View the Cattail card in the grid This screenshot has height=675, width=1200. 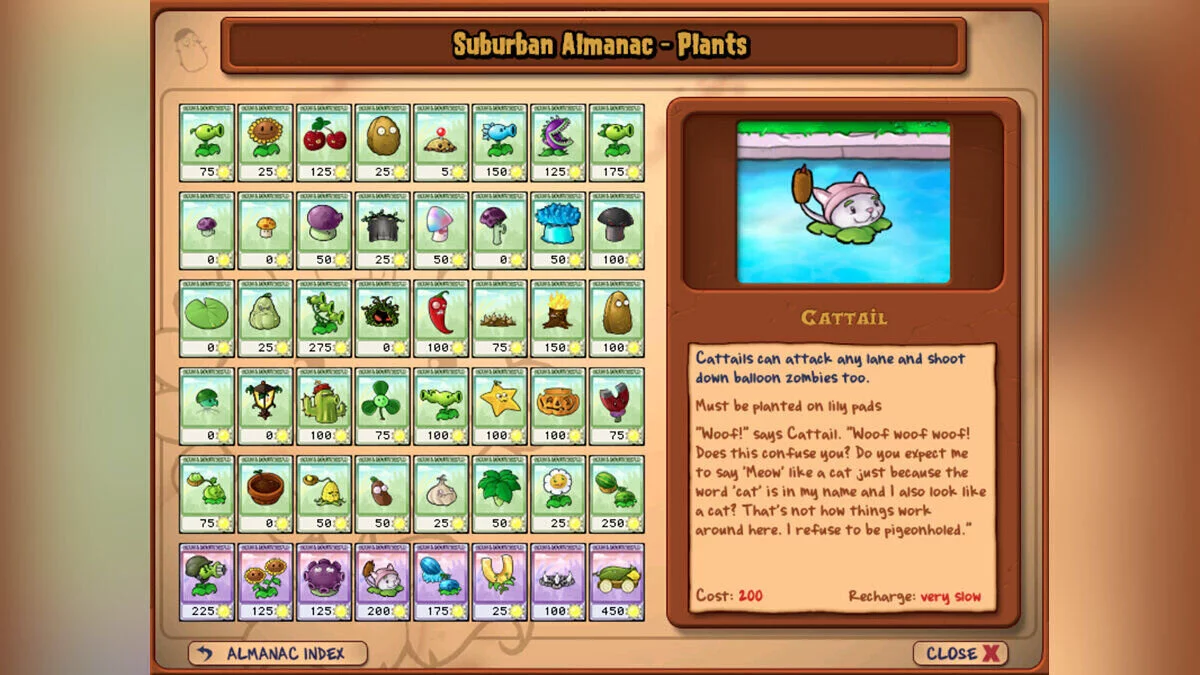382,582
